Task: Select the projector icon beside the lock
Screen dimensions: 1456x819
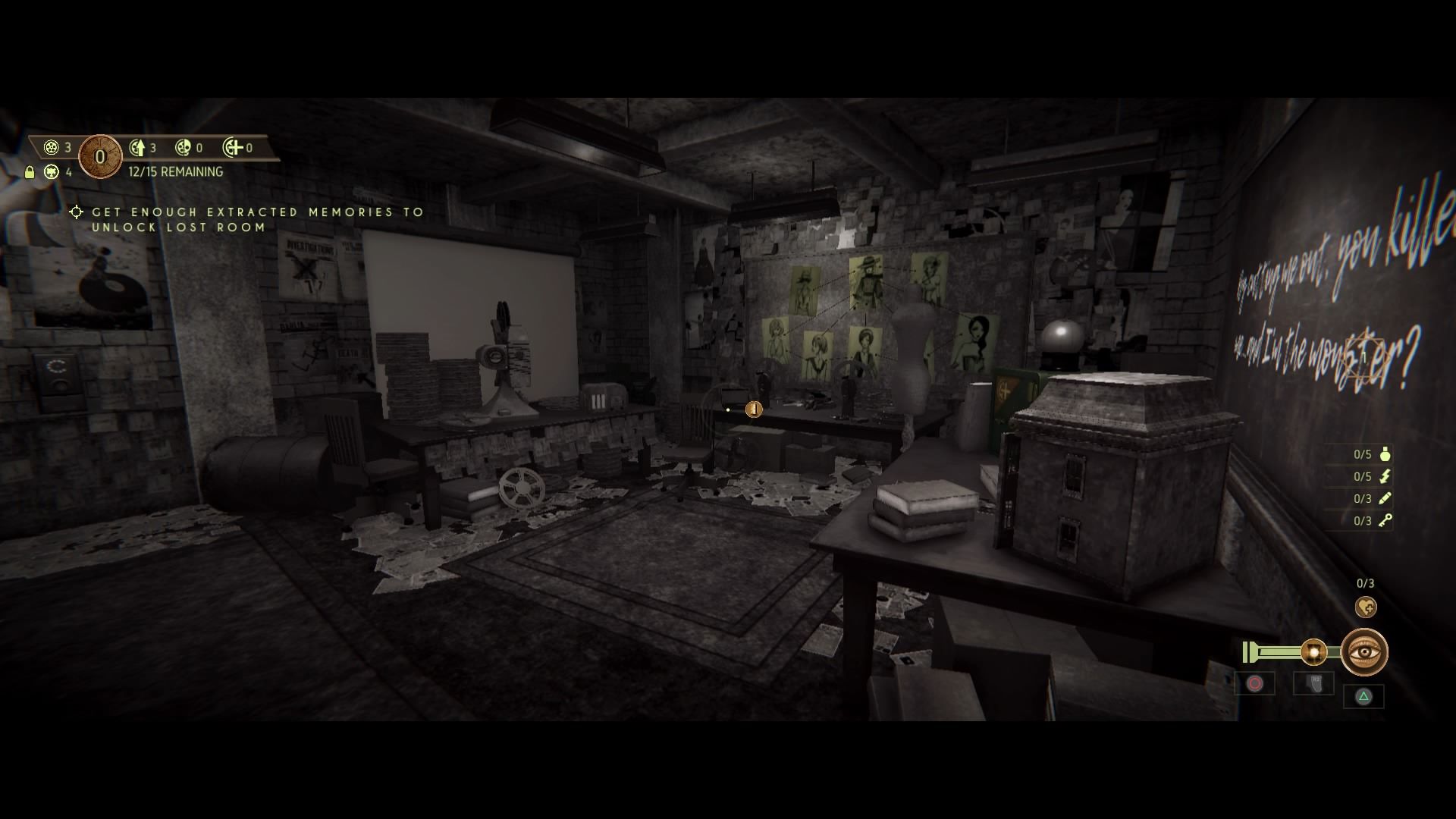Action: [52, 173]
